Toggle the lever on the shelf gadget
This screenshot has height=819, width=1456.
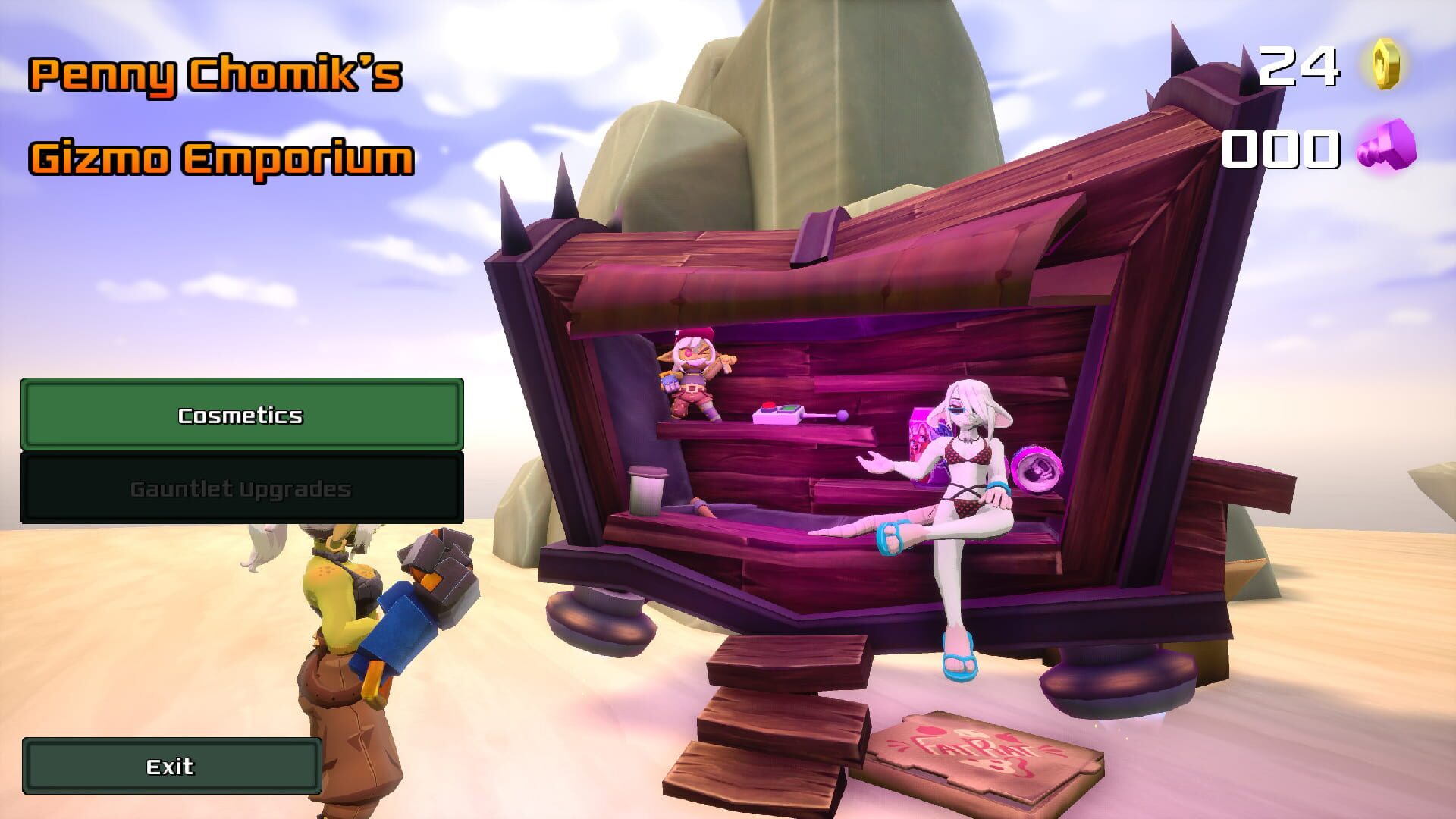[844, 414]
